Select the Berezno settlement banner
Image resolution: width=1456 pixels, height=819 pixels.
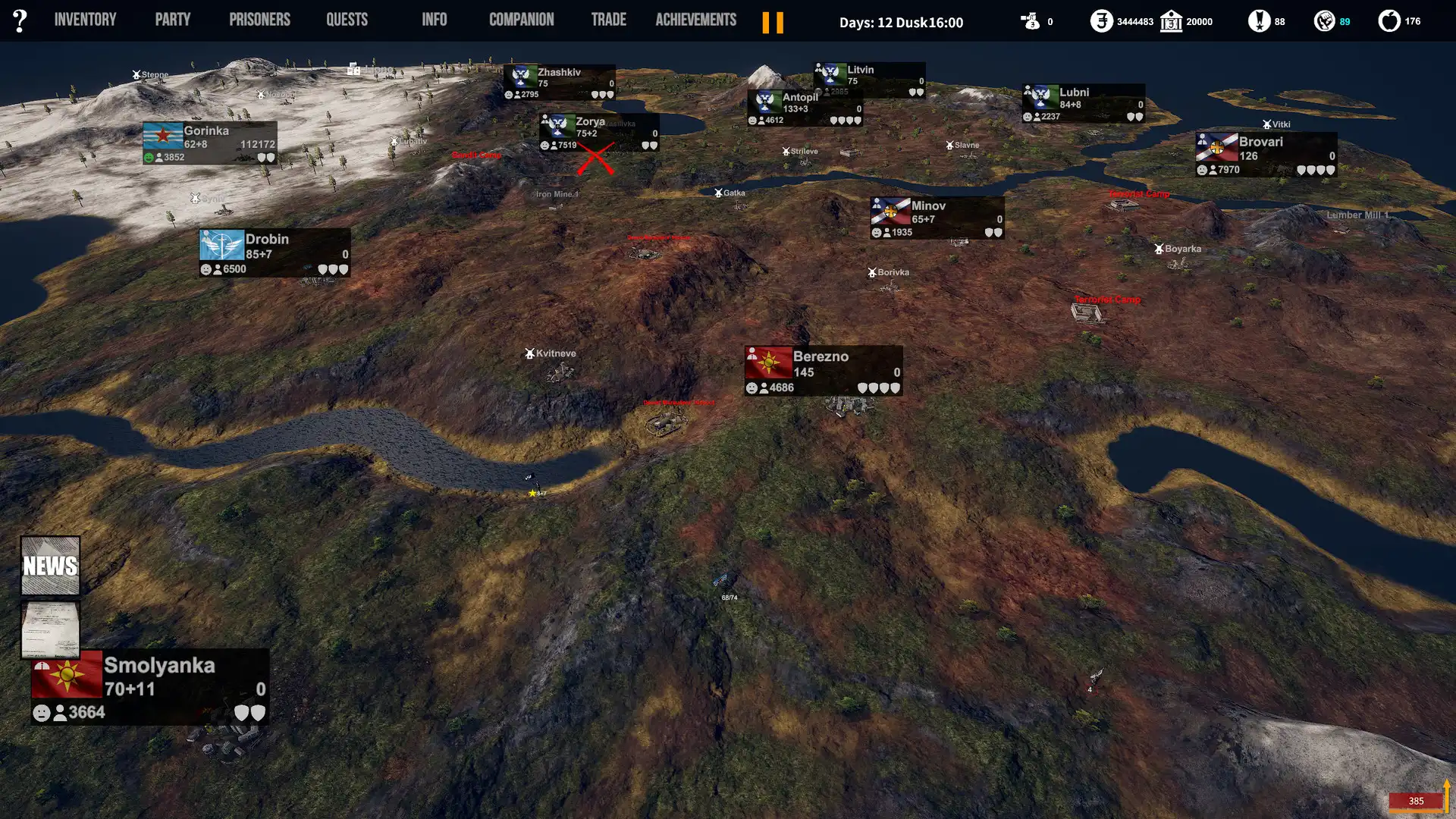tap(823, 370)
